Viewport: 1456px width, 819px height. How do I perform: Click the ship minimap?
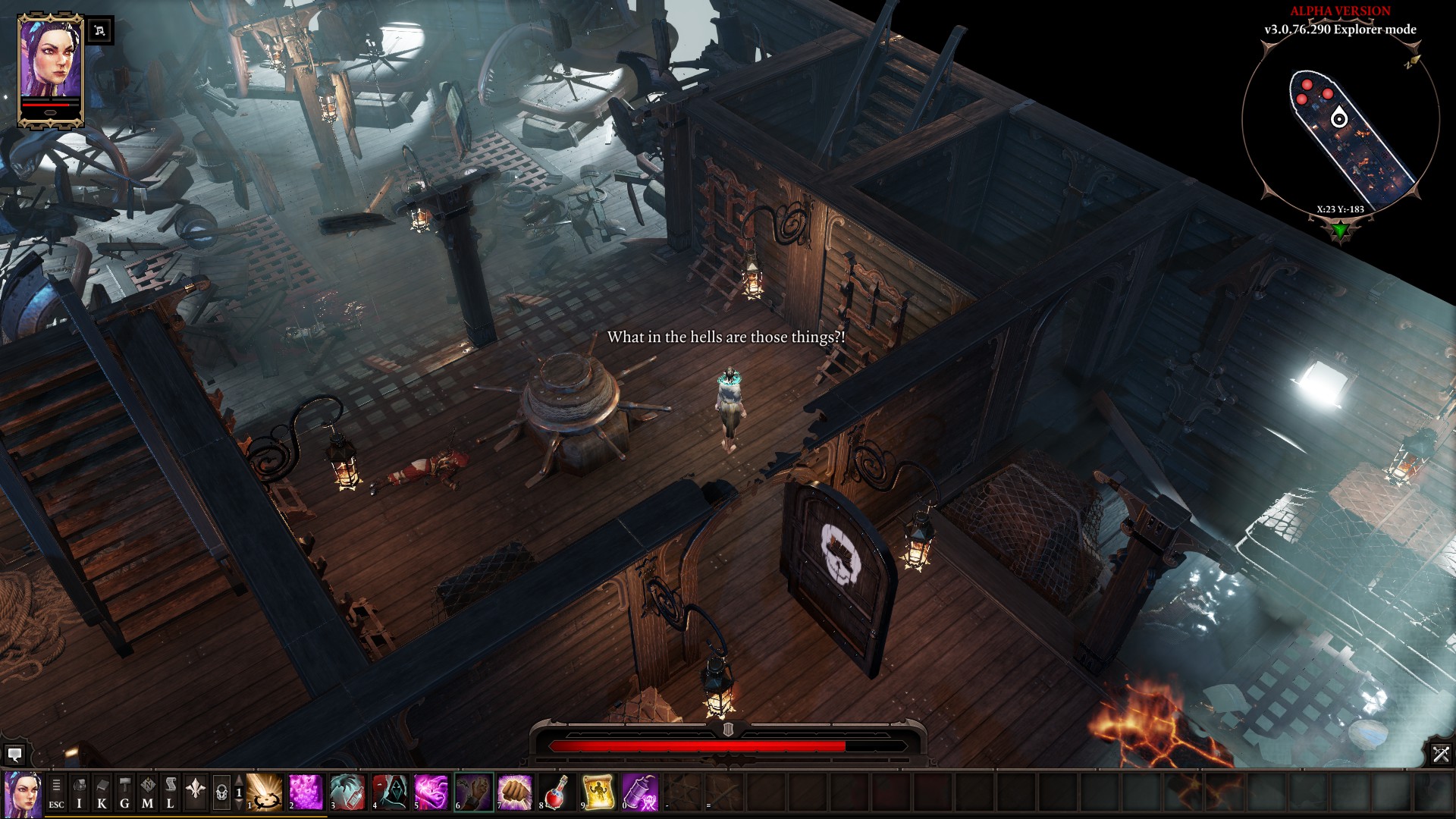pyautogui.click(x=1340, y=129)
